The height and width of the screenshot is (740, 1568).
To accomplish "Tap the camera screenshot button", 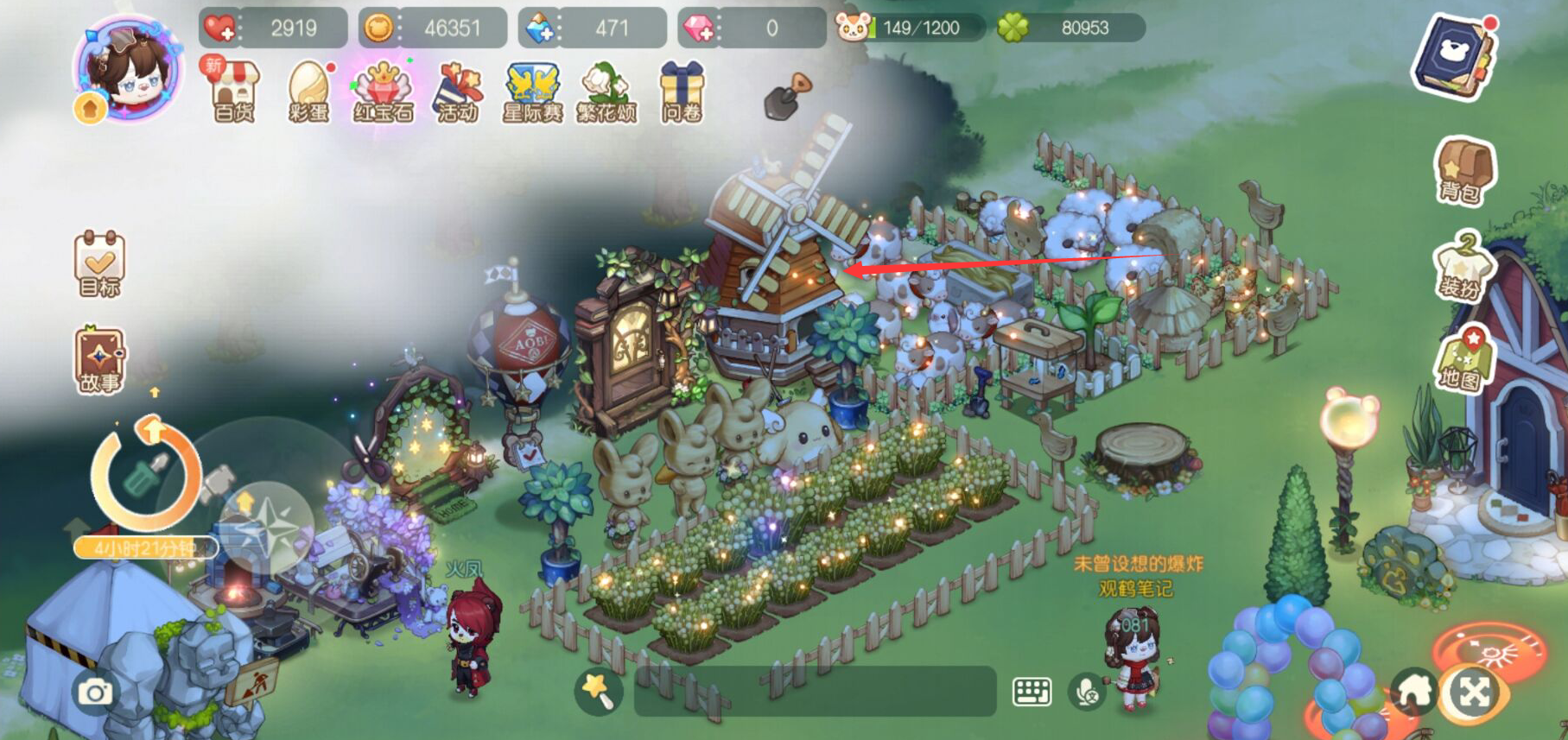I will (x=95, y=692).
